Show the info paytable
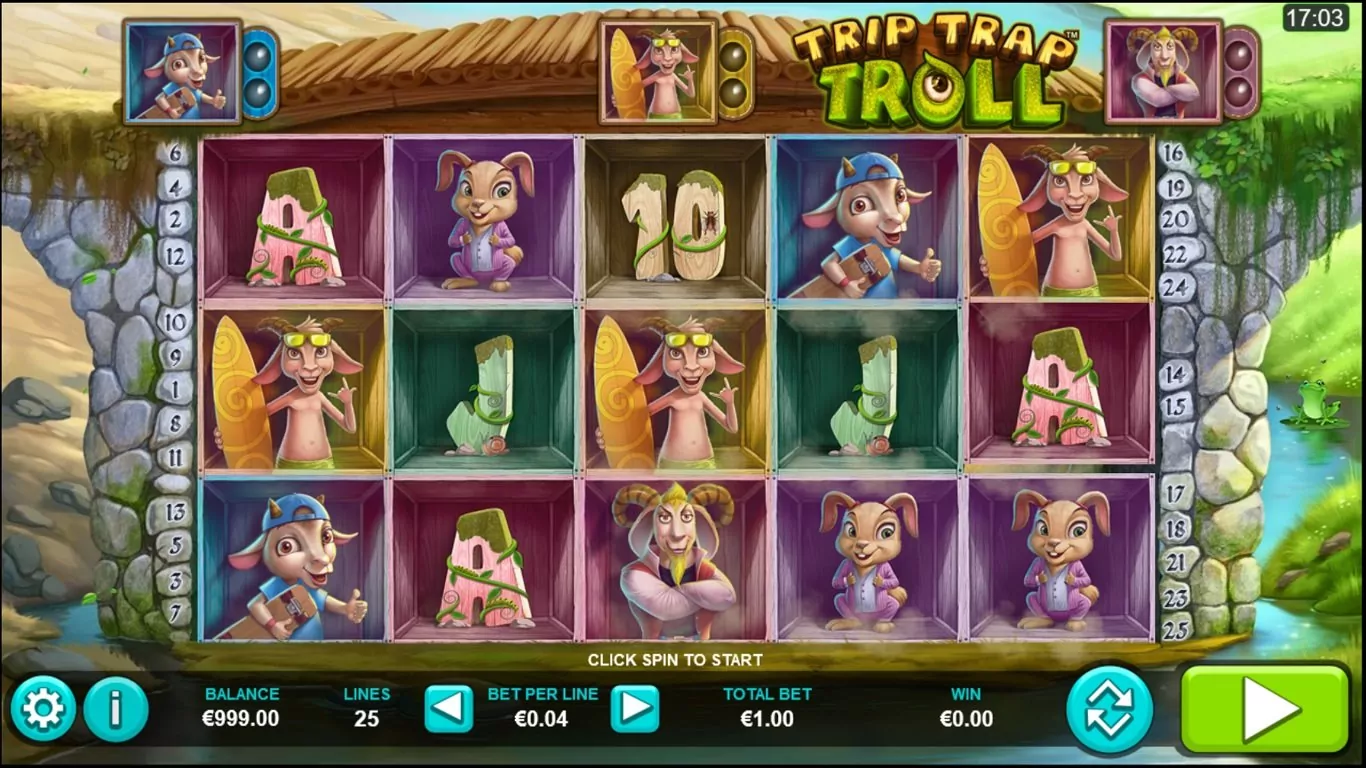 [116, 709]
